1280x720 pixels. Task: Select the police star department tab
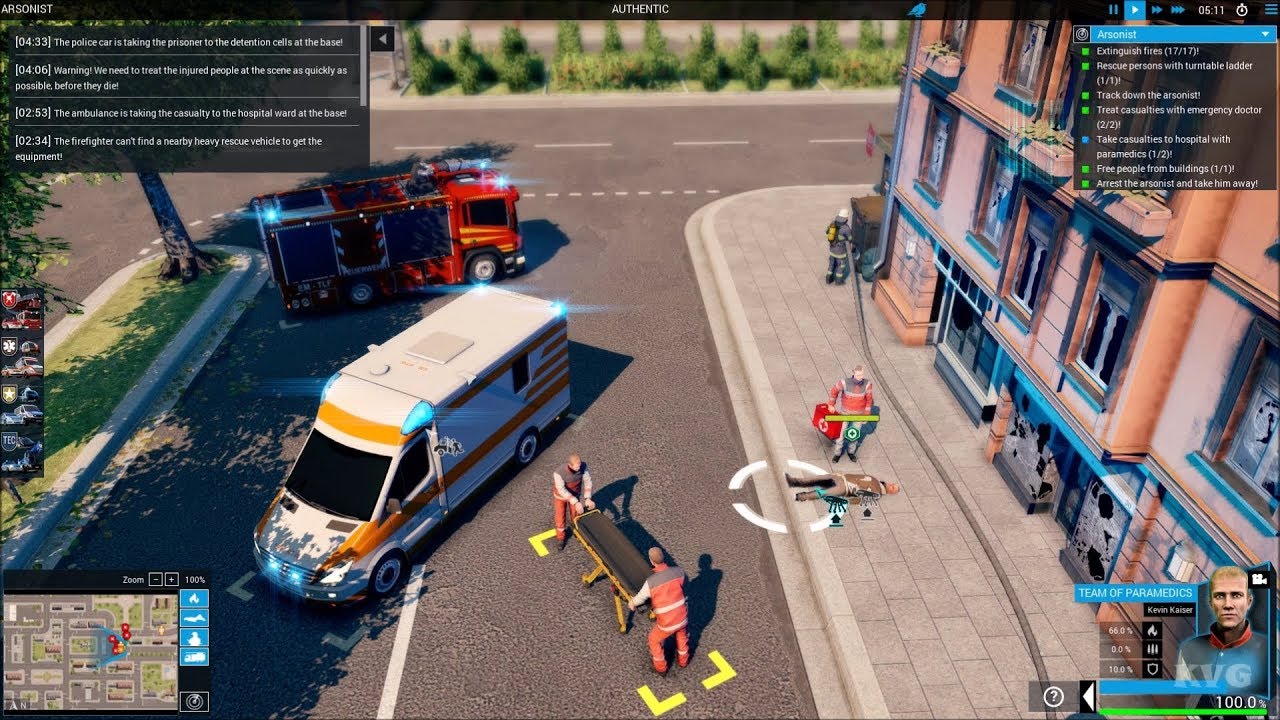point(8,393)
